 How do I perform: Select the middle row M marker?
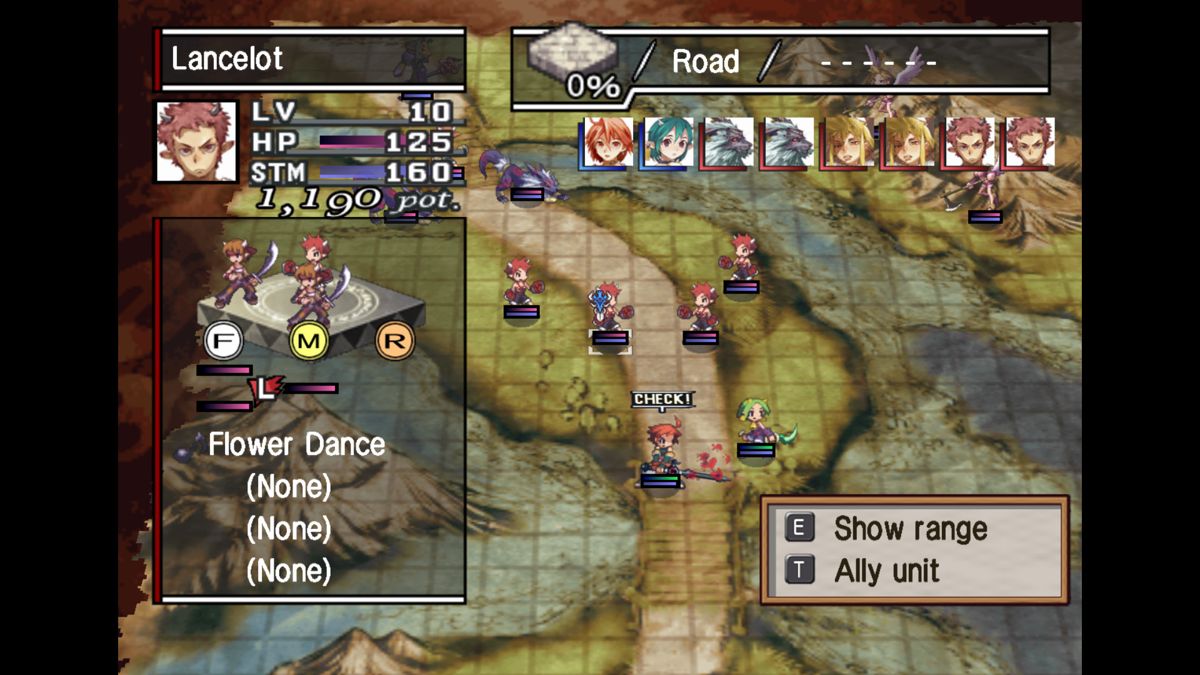309,342
